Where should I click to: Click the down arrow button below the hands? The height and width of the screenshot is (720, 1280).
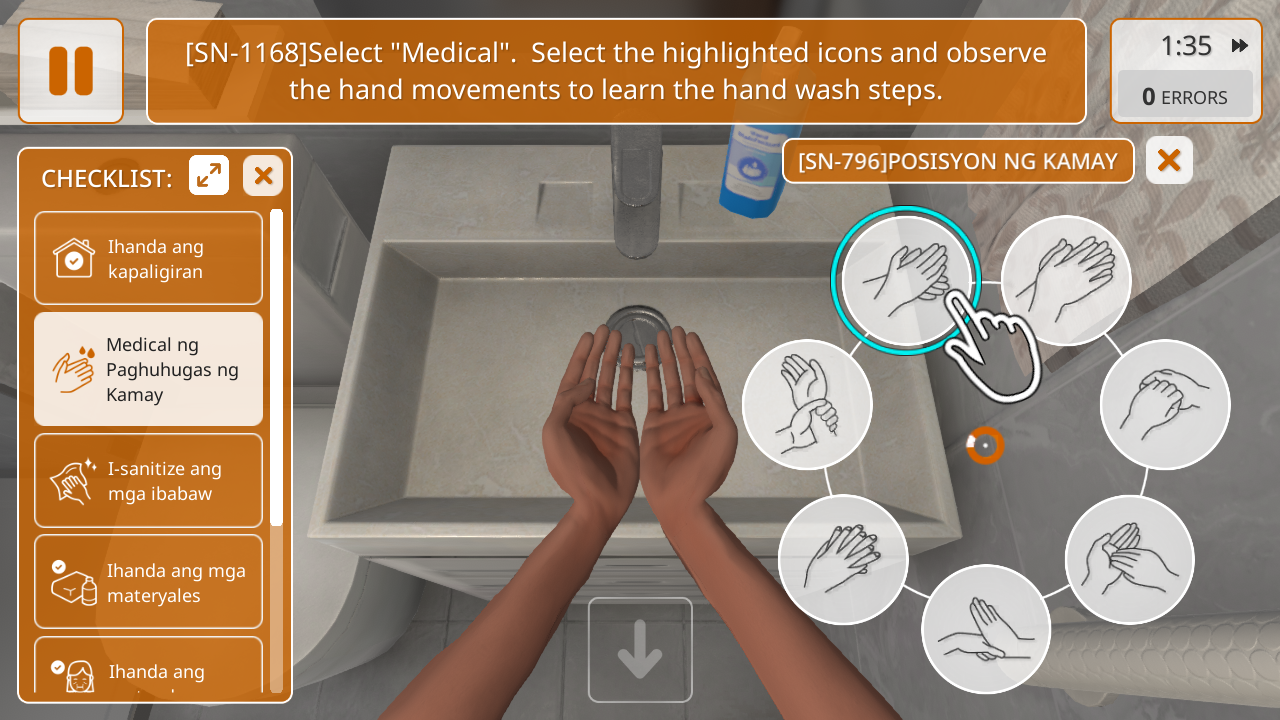[x=640, y=650]
